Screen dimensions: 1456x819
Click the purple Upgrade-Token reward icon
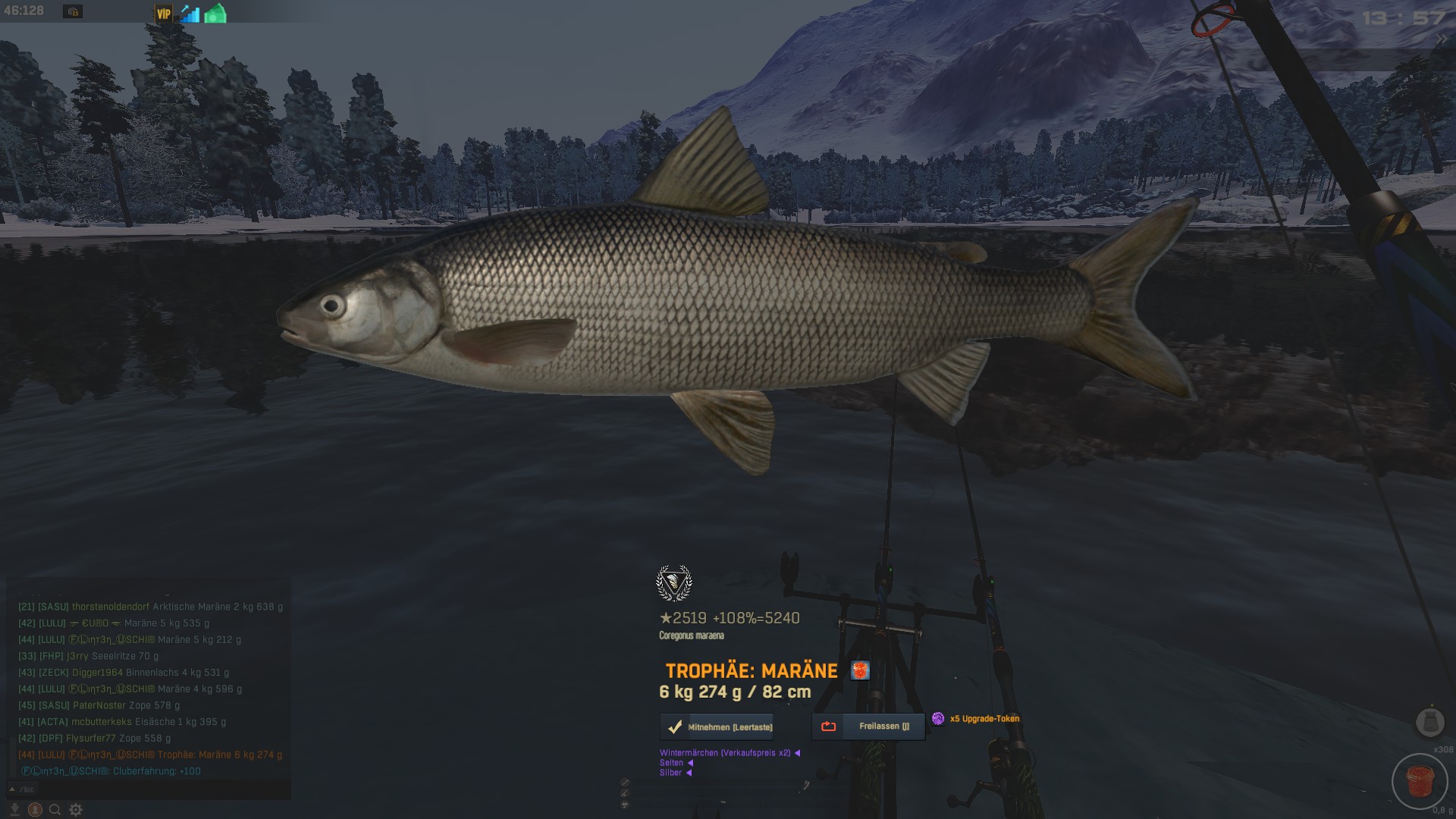coord(938,718)
